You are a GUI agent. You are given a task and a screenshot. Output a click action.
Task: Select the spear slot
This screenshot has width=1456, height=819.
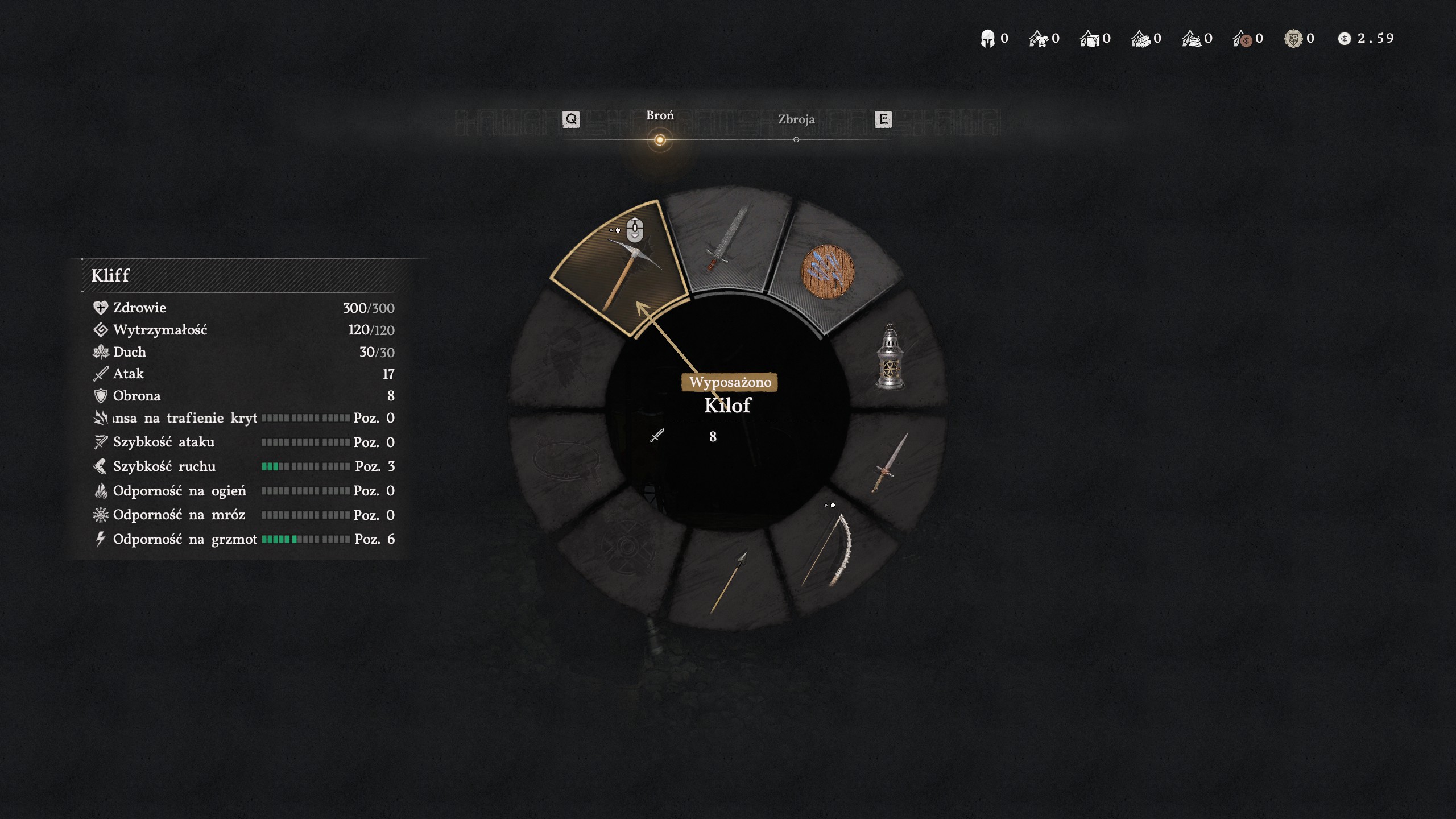(x=728, y=581)
